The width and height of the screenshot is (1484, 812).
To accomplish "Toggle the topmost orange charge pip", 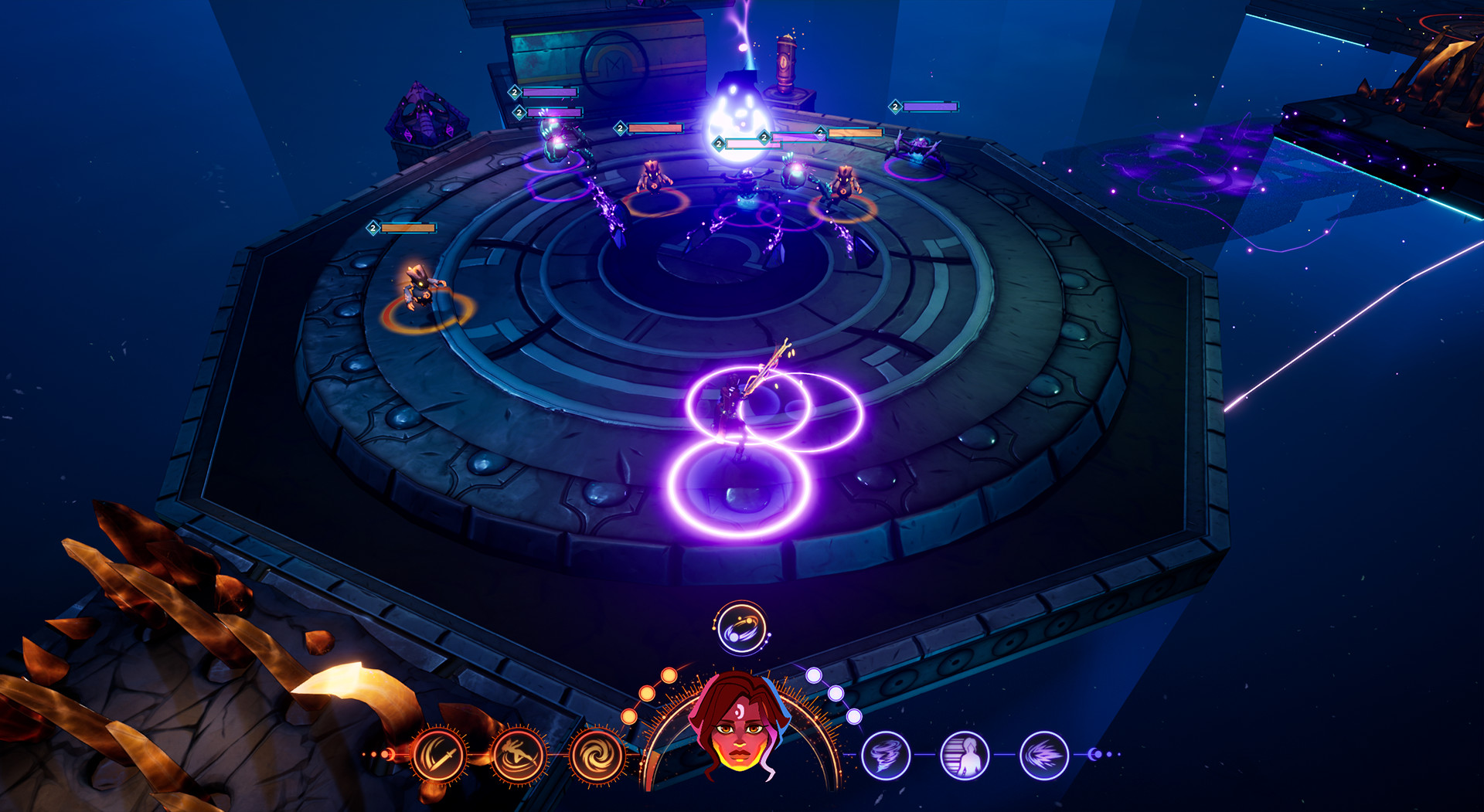I will click(669, 676).
